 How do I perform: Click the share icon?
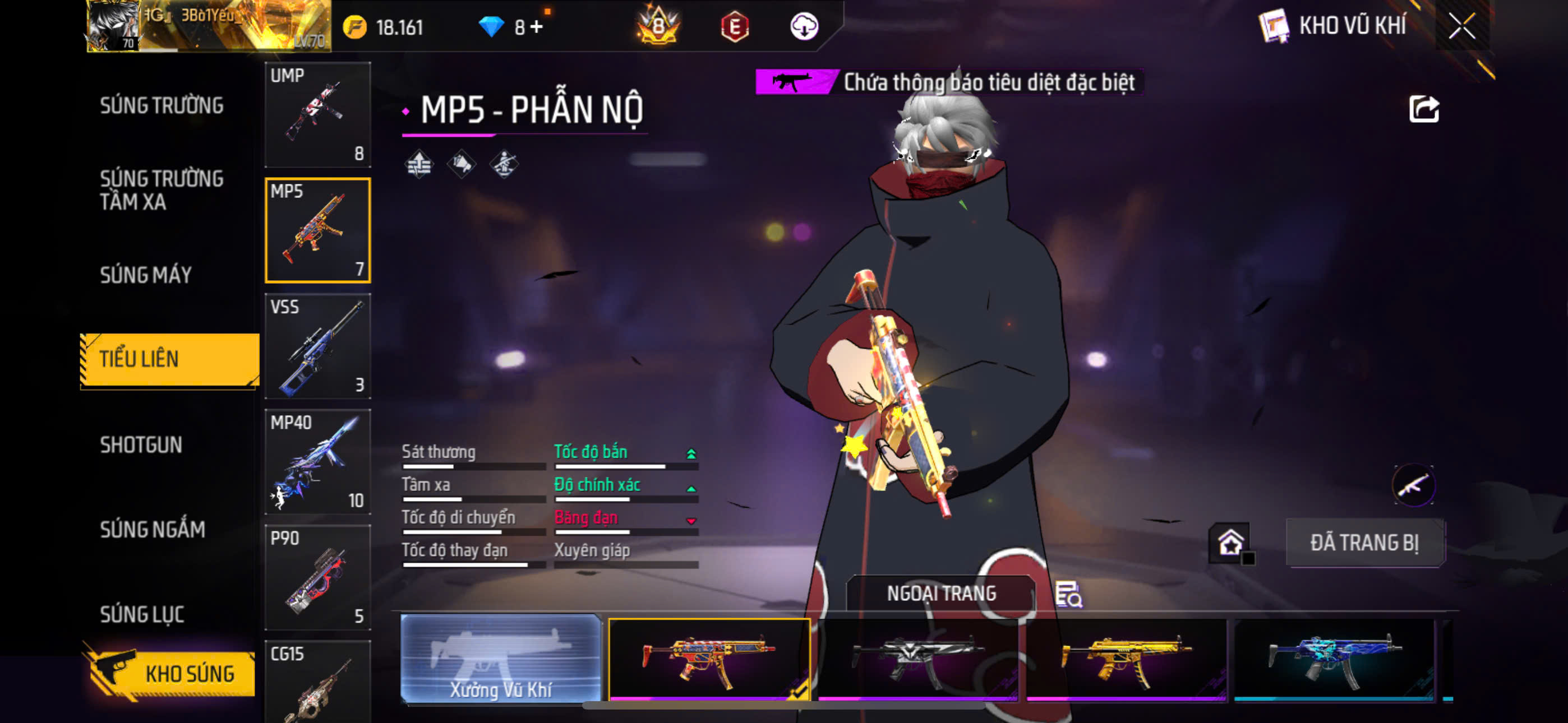1423,110
